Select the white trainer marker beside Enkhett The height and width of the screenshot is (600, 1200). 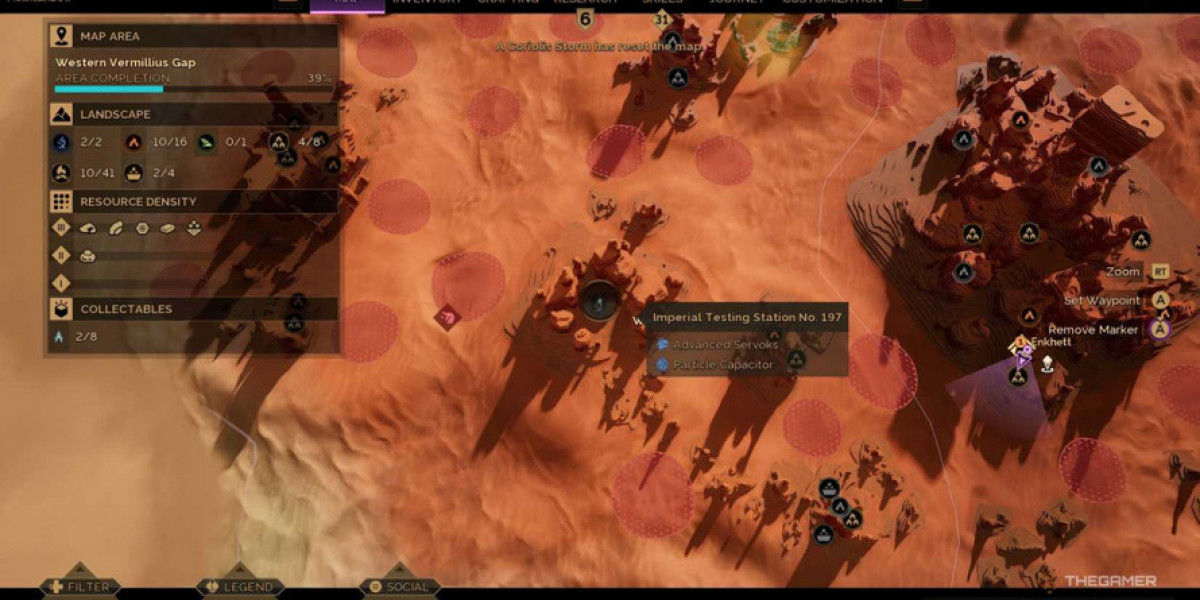click(x=1047, y=364)
